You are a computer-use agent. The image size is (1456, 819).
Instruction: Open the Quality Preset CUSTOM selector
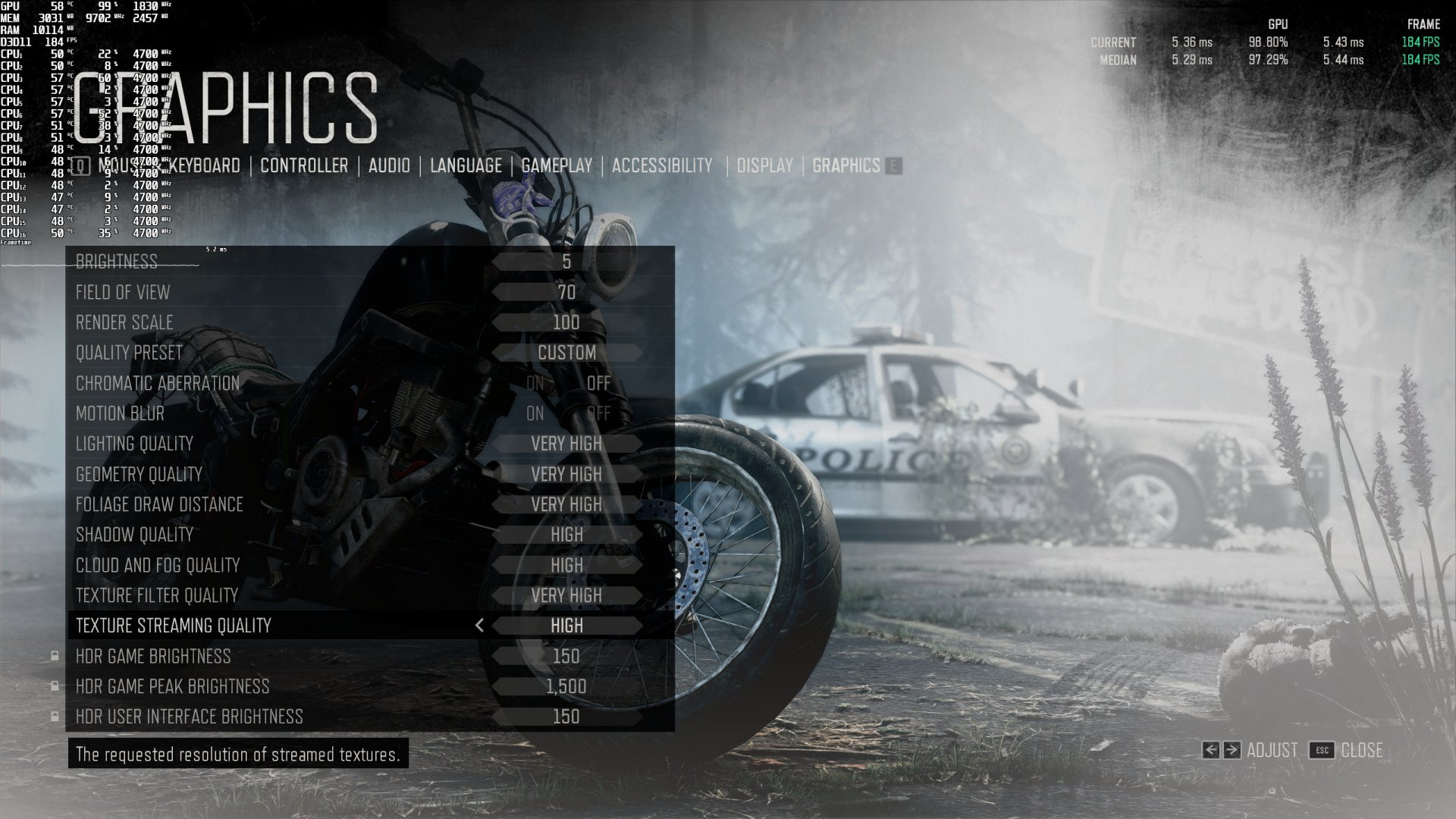(567, 353)
